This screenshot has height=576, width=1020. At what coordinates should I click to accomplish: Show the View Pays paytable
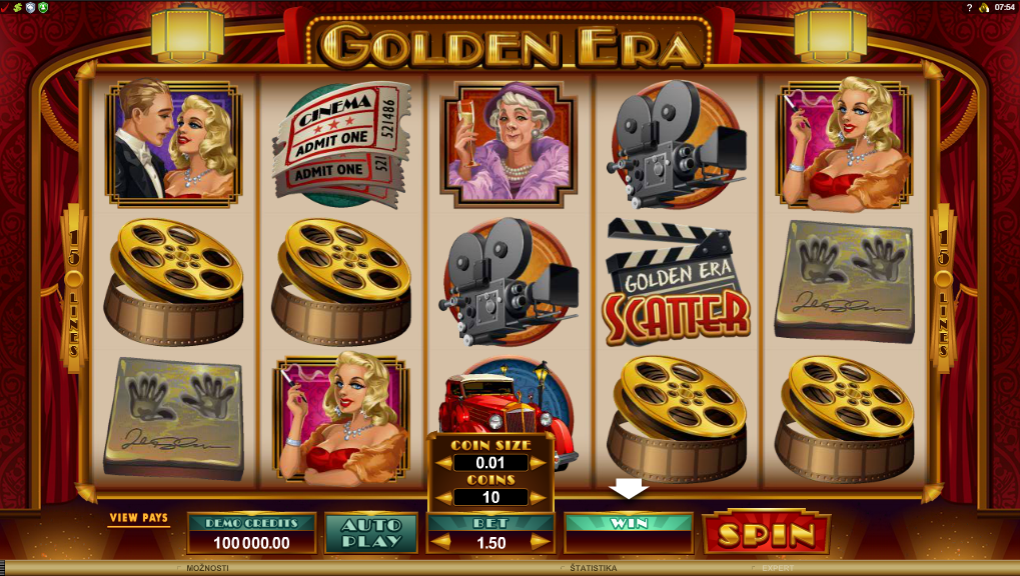(x=139, y=518)
